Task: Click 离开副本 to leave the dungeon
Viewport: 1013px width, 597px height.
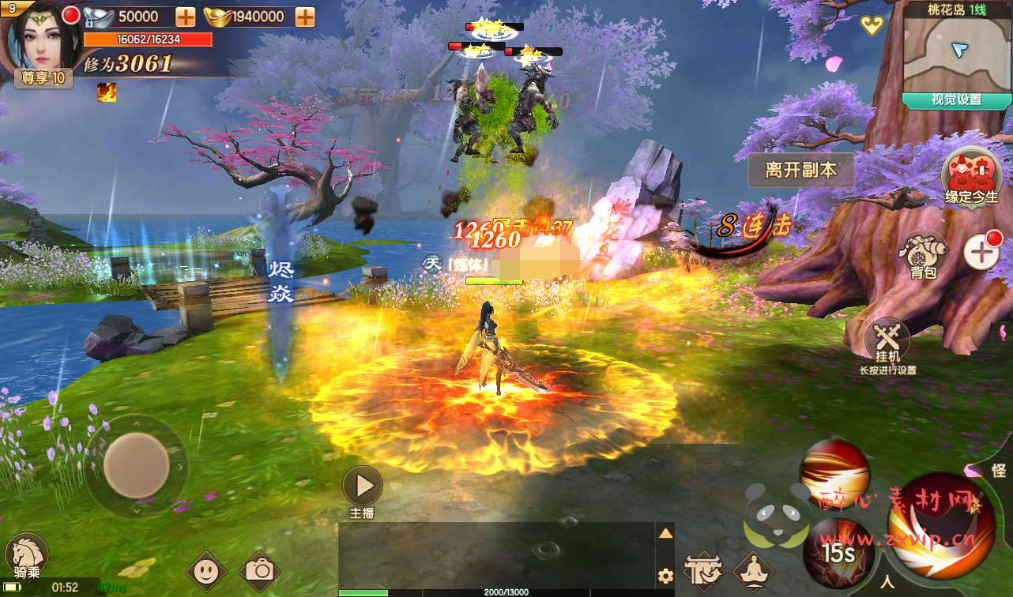Action: pyautogui.click(x=800, y=170)
